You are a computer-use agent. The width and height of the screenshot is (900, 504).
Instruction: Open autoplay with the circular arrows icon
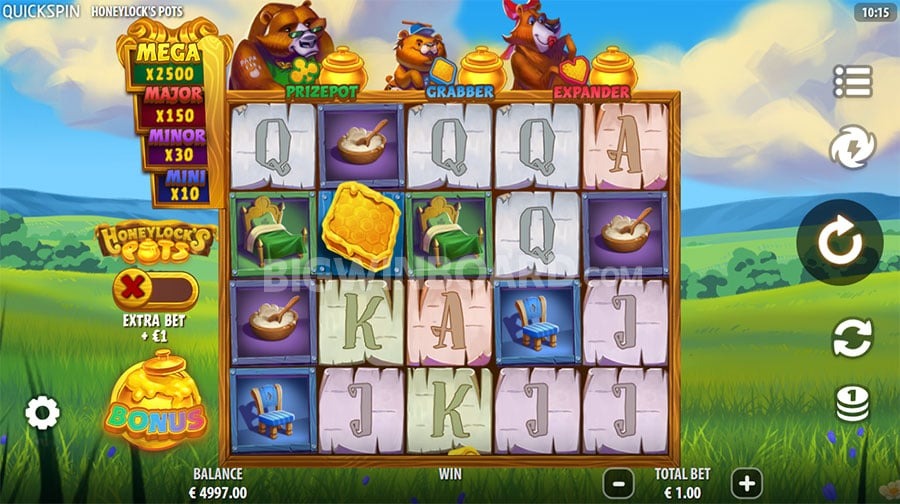click(852, 338)
